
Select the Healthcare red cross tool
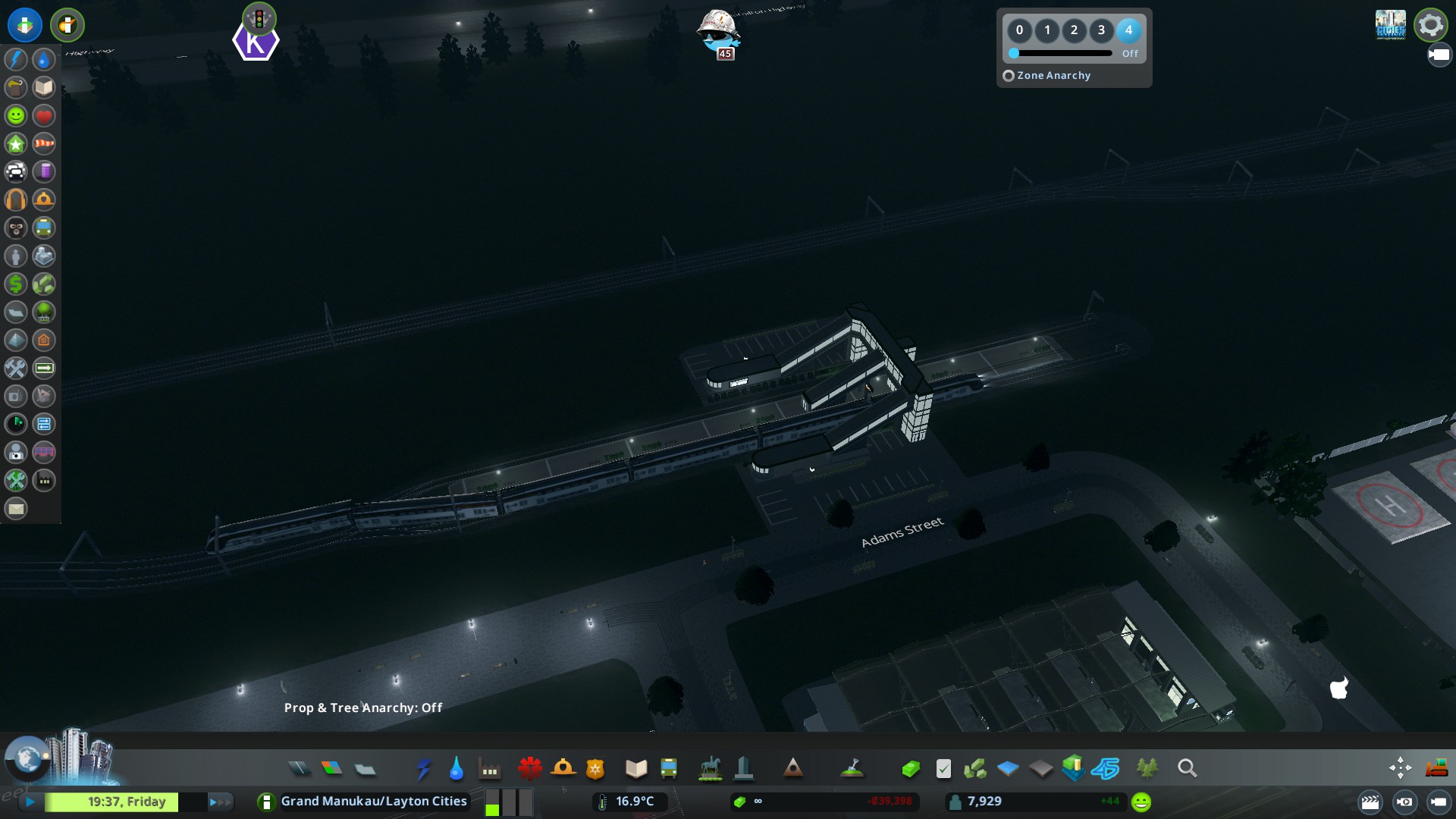point(529,769)
